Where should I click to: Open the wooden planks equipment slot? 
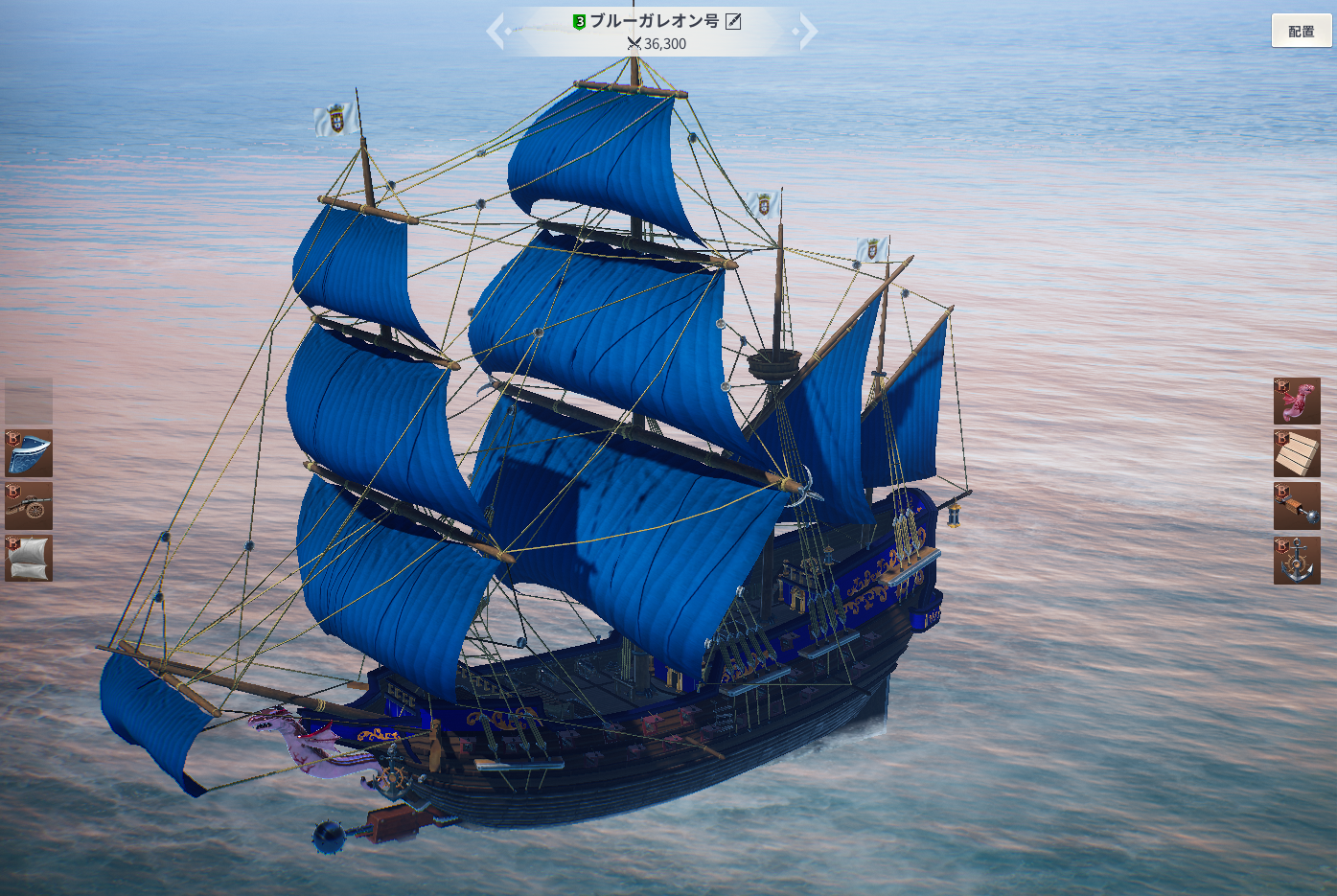1297,453
